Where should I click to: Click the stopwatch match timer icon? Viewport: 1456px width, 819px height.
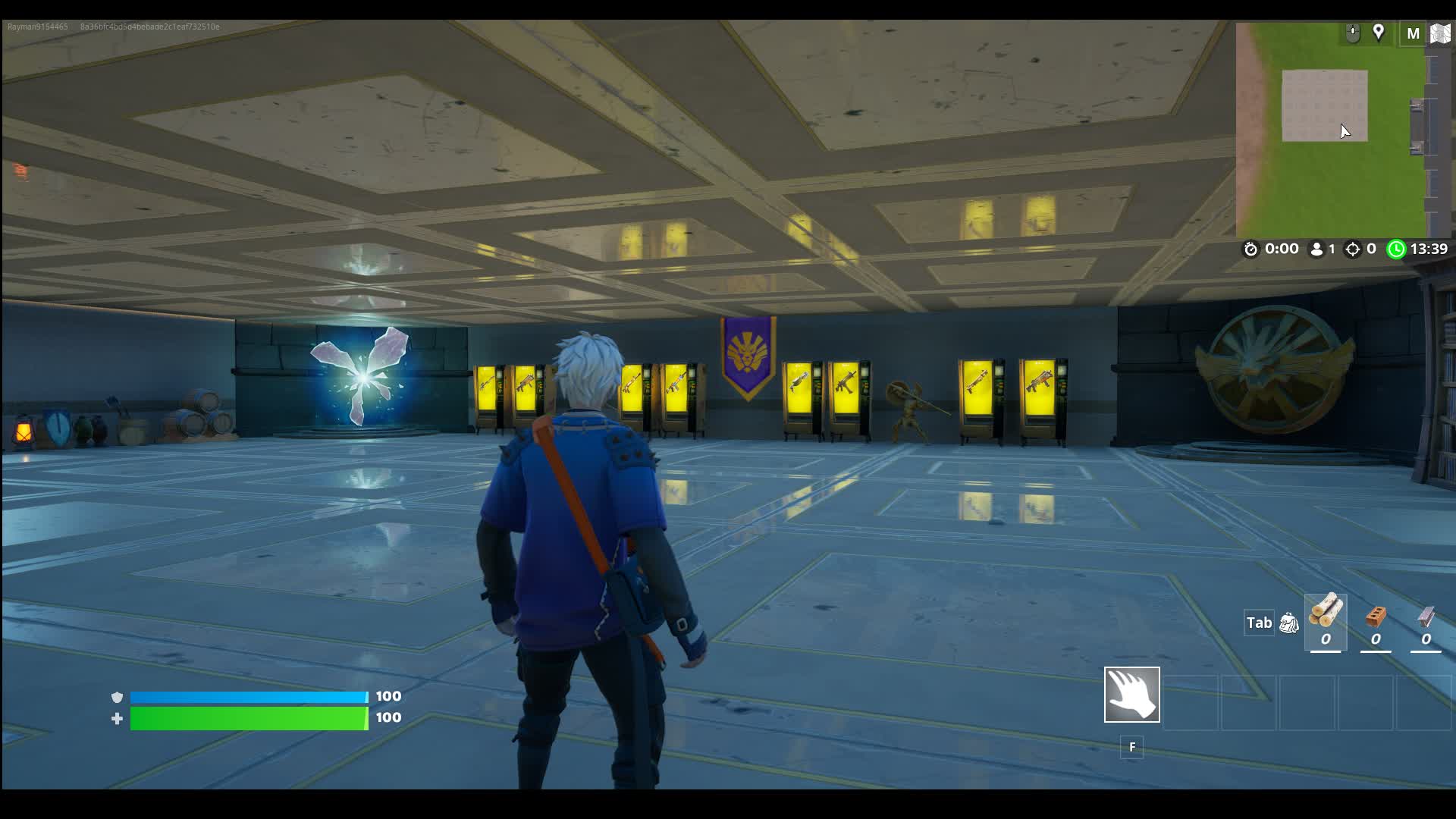pos(1254,249)
